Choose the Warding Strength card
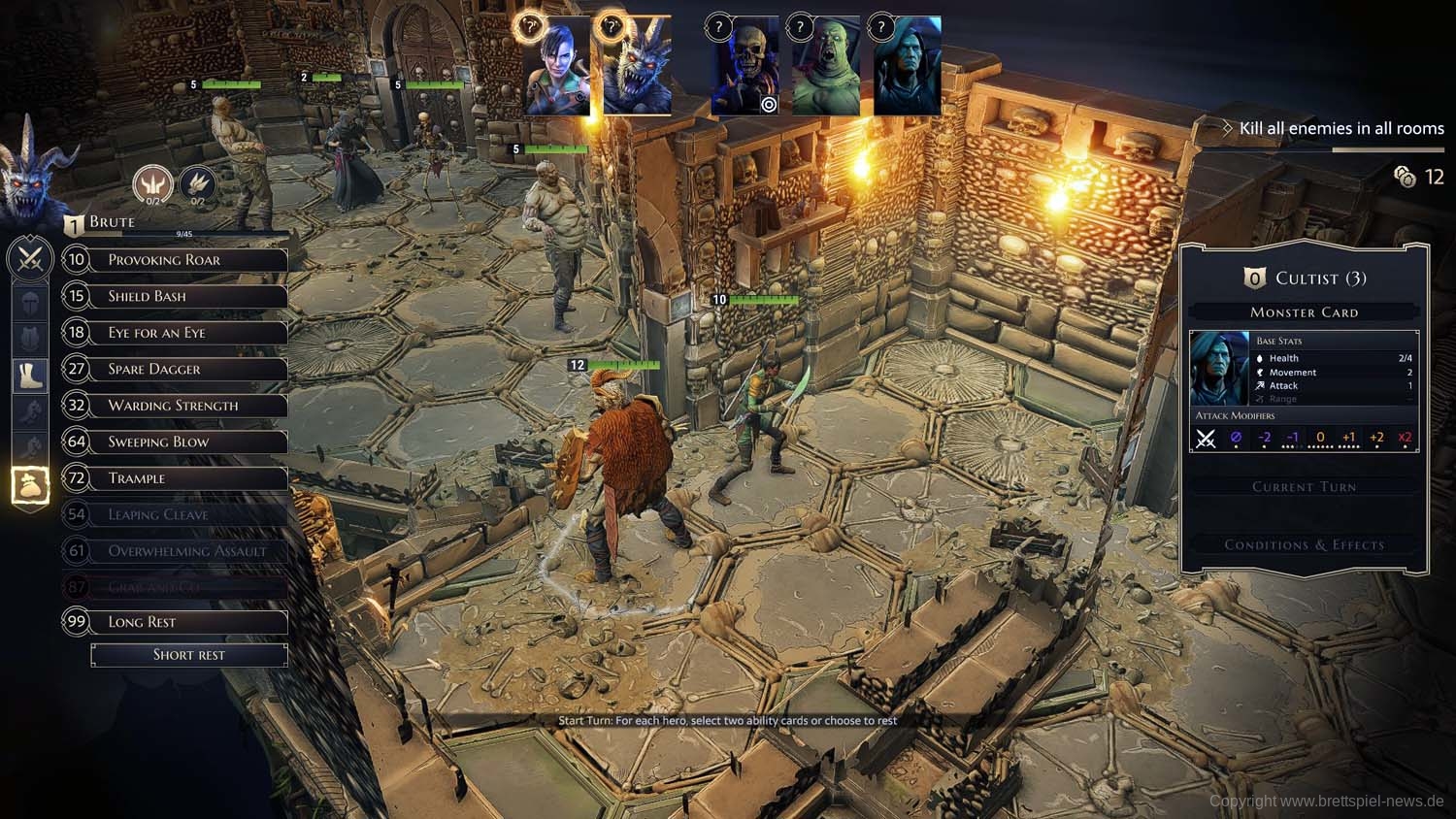This screenshot has height=819, width=1456. [x=175, y=406]
